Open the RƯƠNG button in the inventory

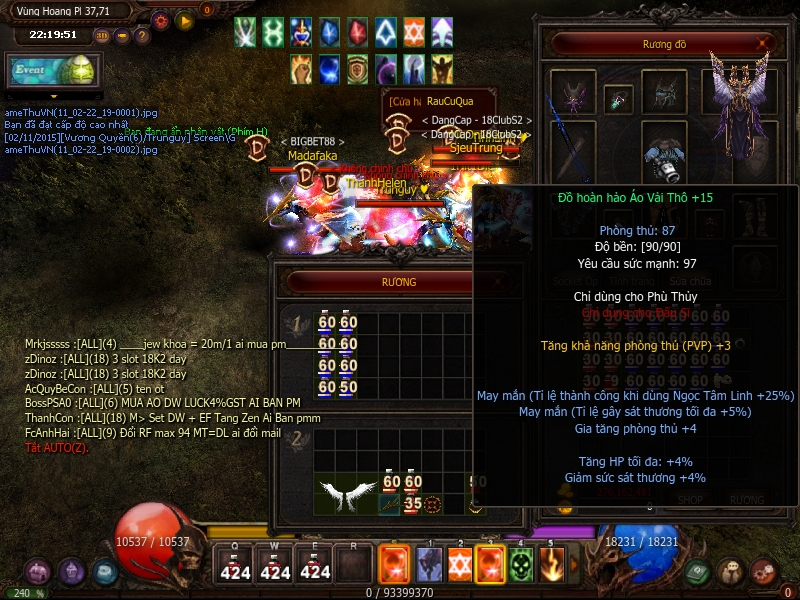[746, 499]
